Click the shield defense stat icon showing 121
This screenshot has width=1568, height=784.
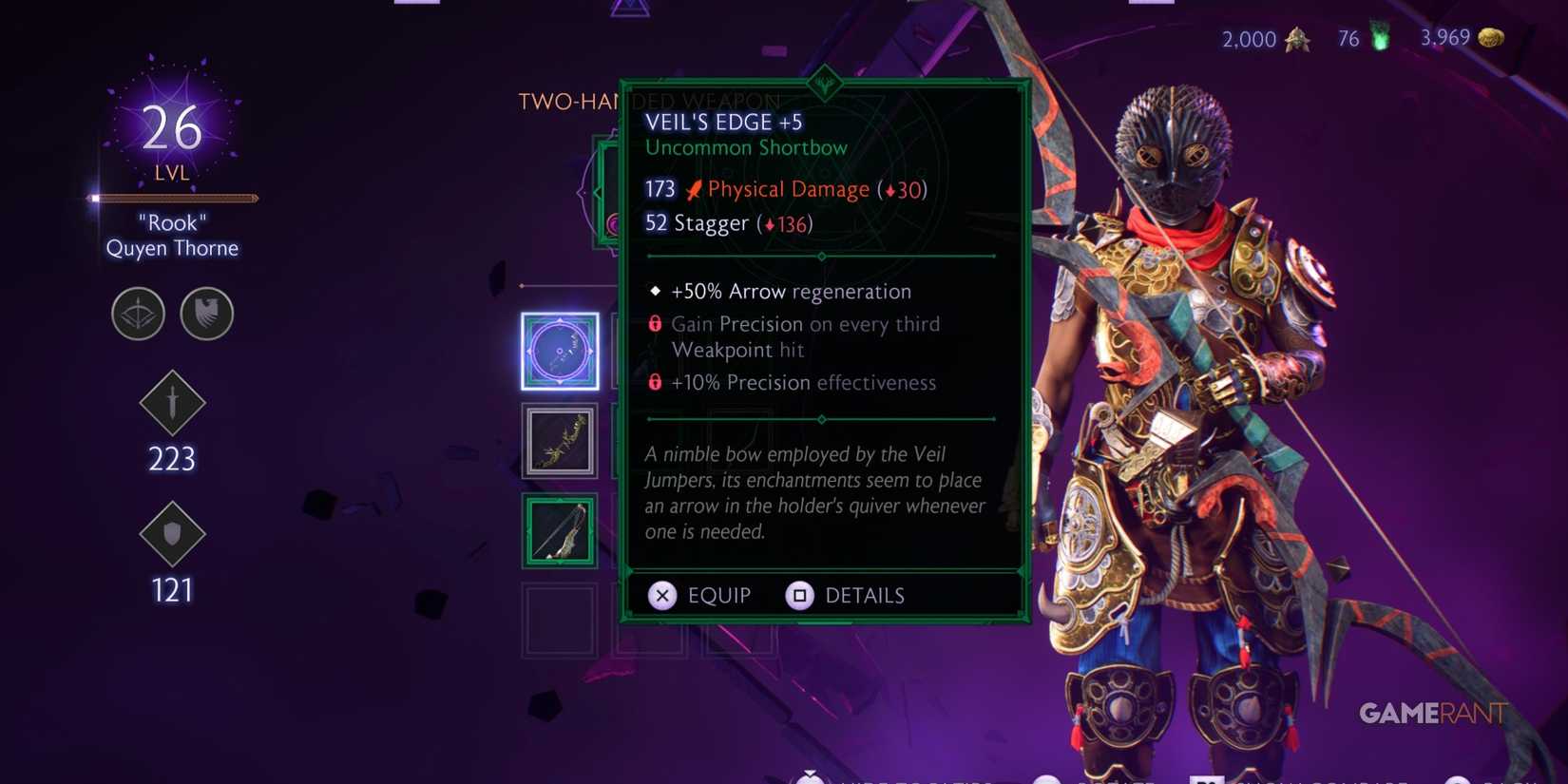click(x=172, y=534)
